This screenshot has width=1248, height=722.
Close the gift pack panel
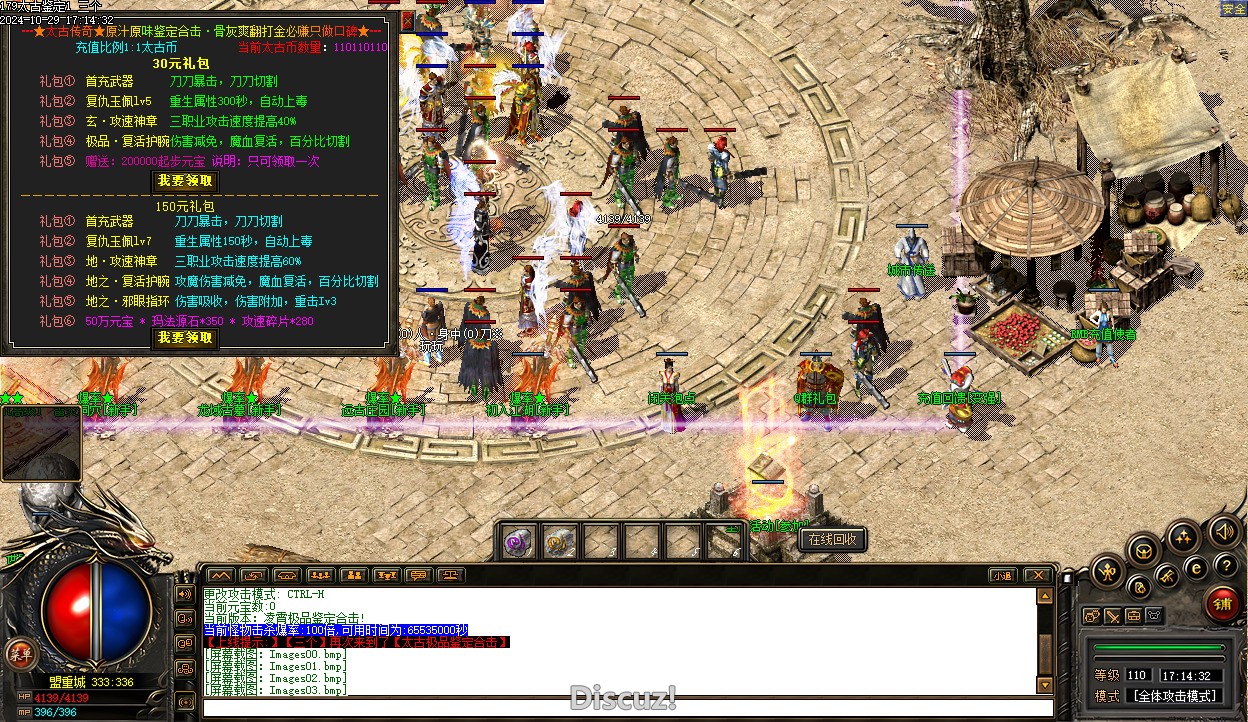[x=407, y=20]
